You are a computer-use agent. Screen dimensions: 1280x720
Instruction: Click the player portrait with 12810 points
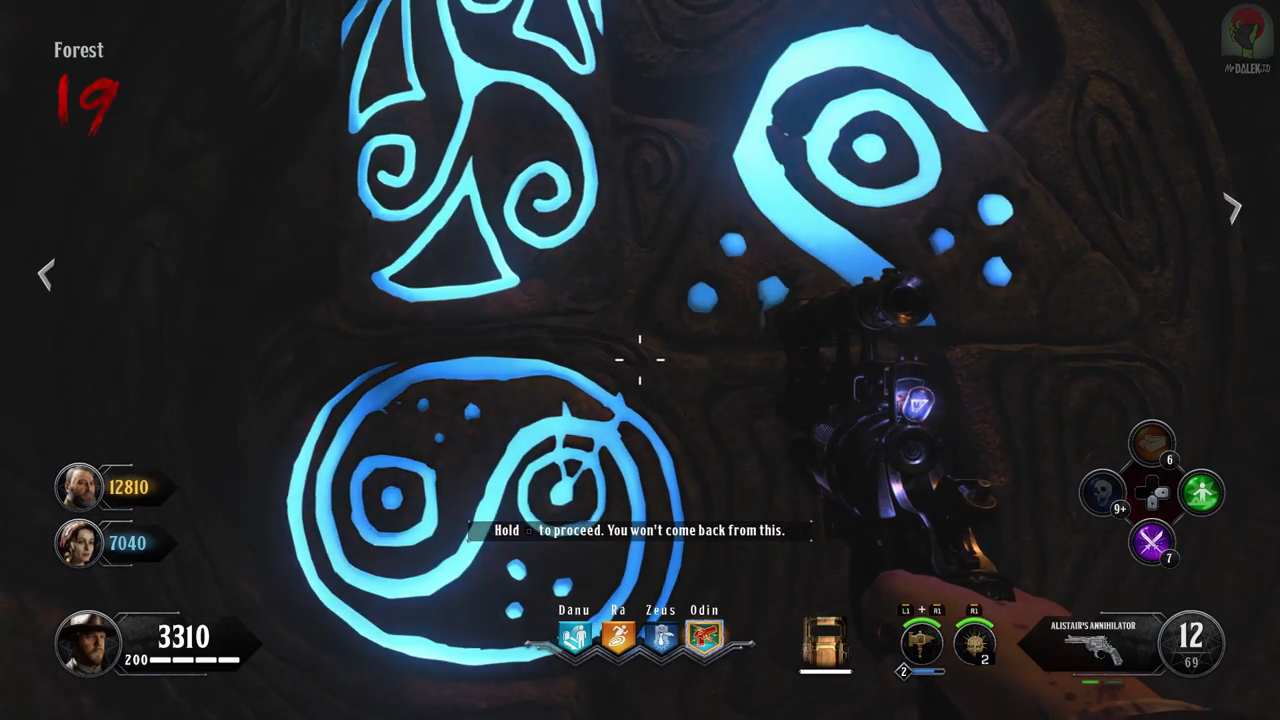[78, 487]
